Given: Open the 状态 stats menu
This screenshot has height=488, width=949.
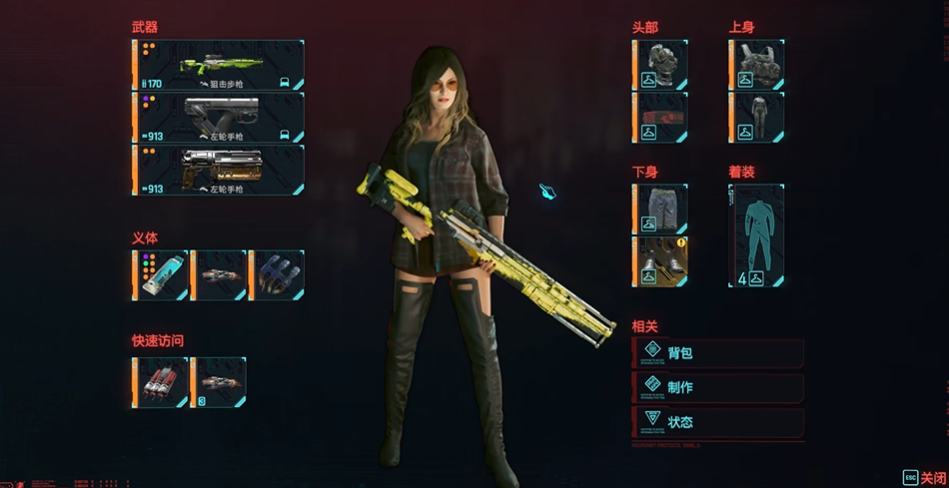Looking at the screenshot, I should pos(717,421).
